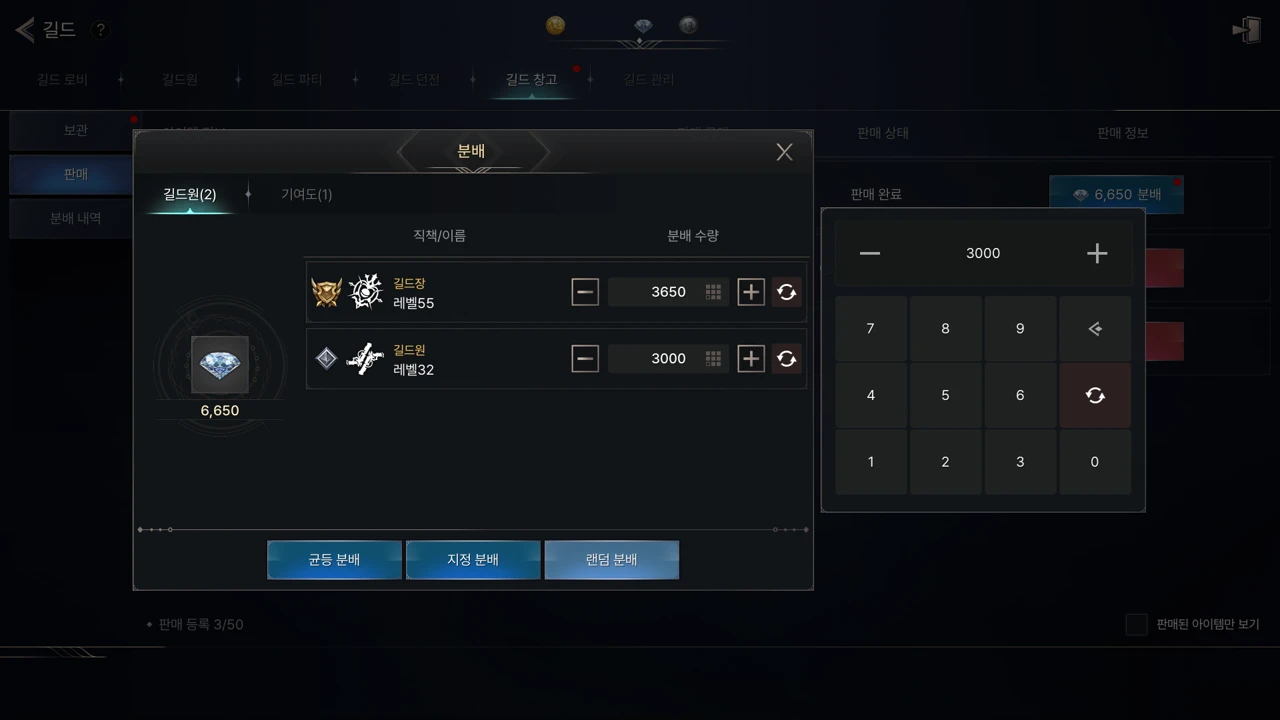
Task: Select the 길드원(2) tab
Action: click(x=190, y=194)
